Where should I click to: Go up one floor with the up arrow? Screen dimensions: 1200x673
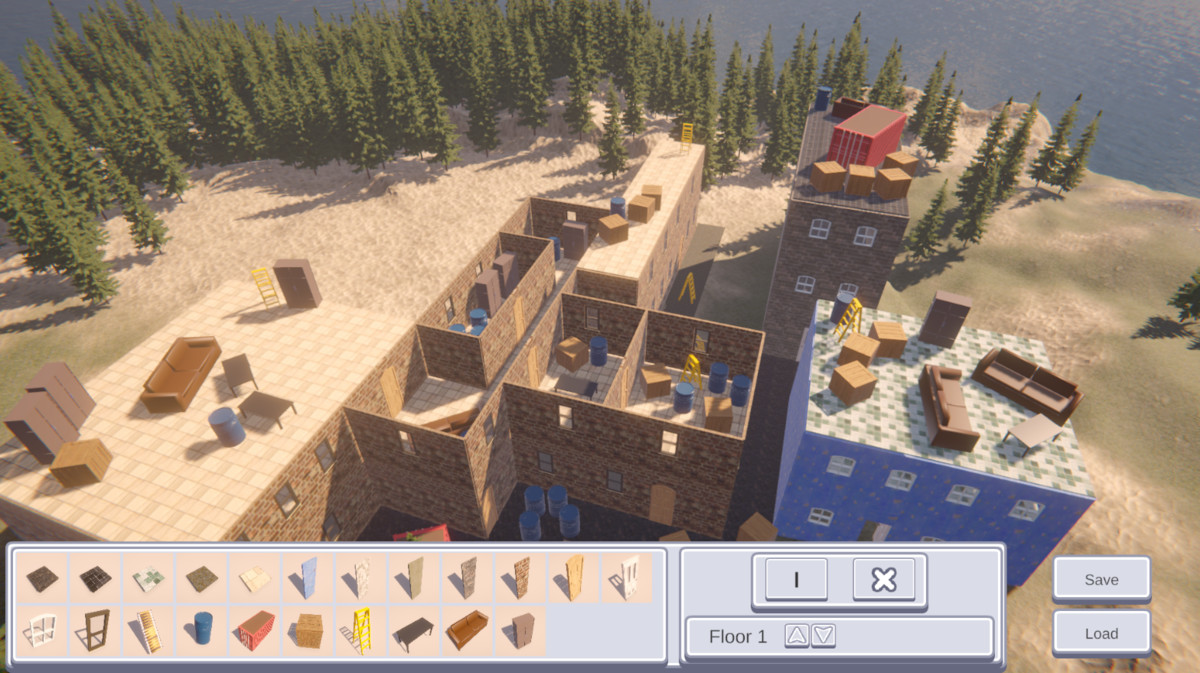[x=796, y=635]
